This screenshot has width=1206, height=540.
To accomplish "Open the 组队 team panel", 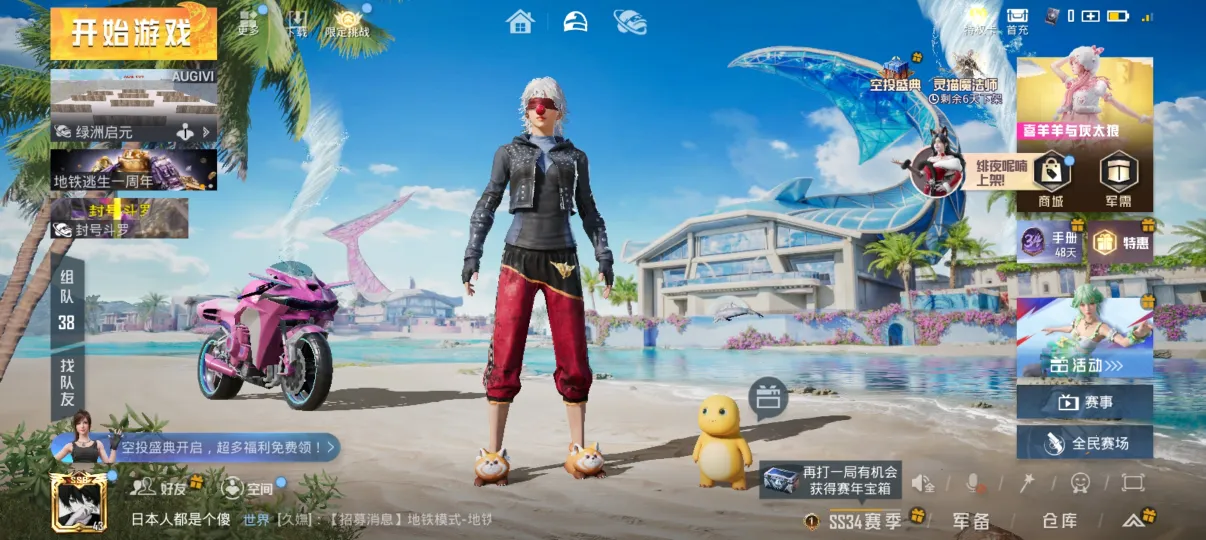I will tap(67, 298).
